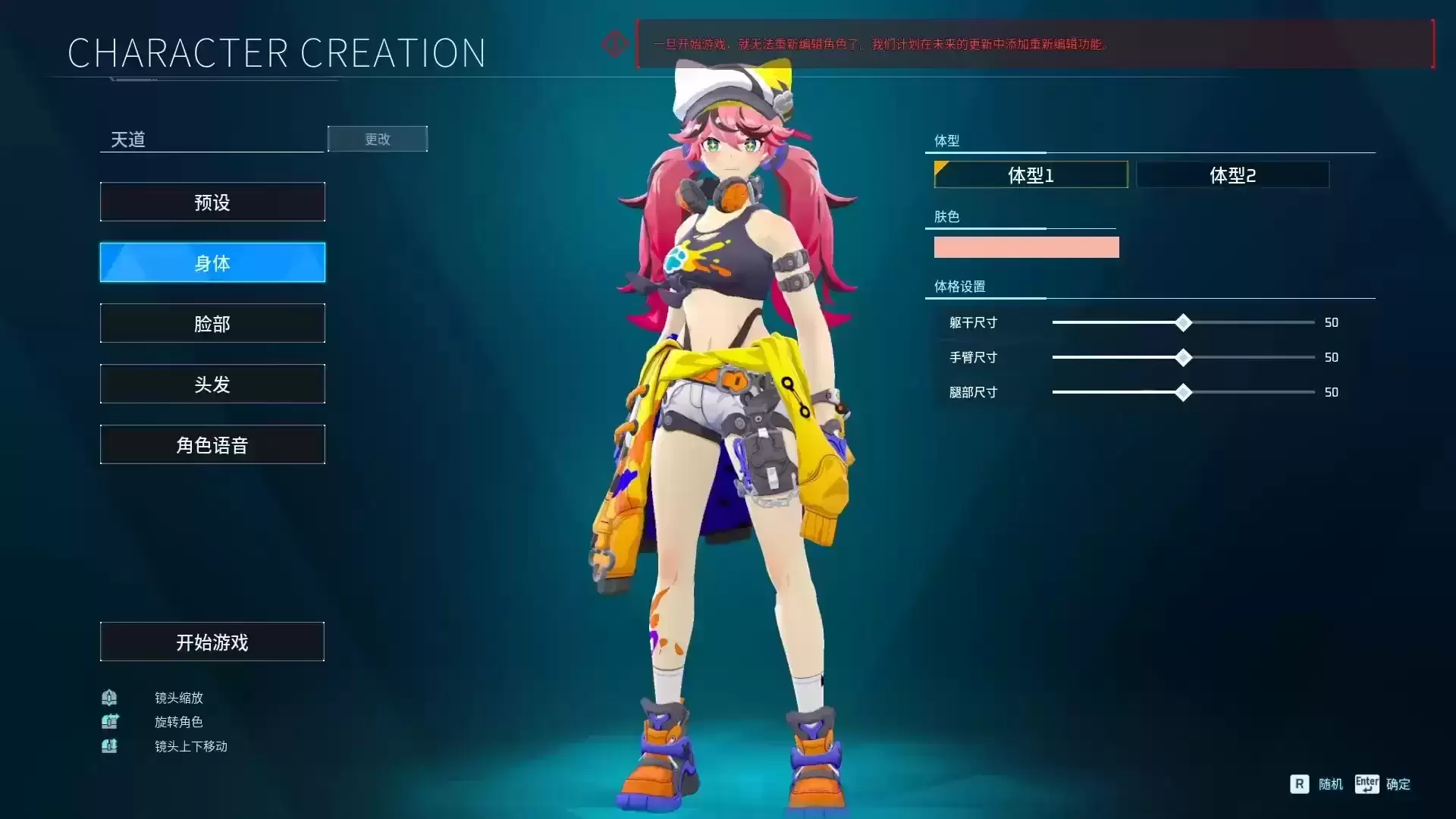Click the 腿部尺寸 leg size slider handle
The width and height of the screenshot is (1456, 819).
click(x=1183, y=392)
